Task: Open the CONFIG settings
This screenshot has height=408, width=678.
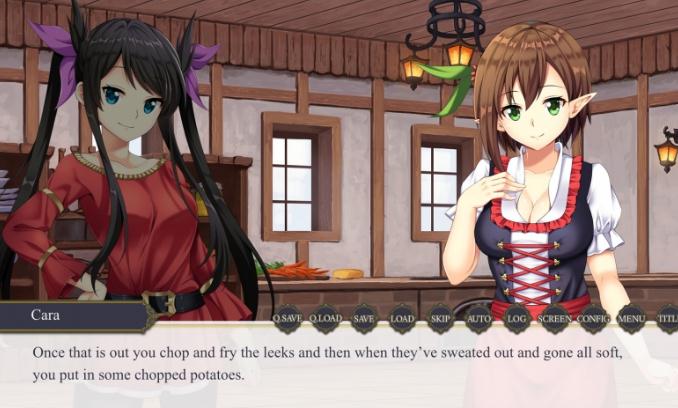Action: click(593, 318)
